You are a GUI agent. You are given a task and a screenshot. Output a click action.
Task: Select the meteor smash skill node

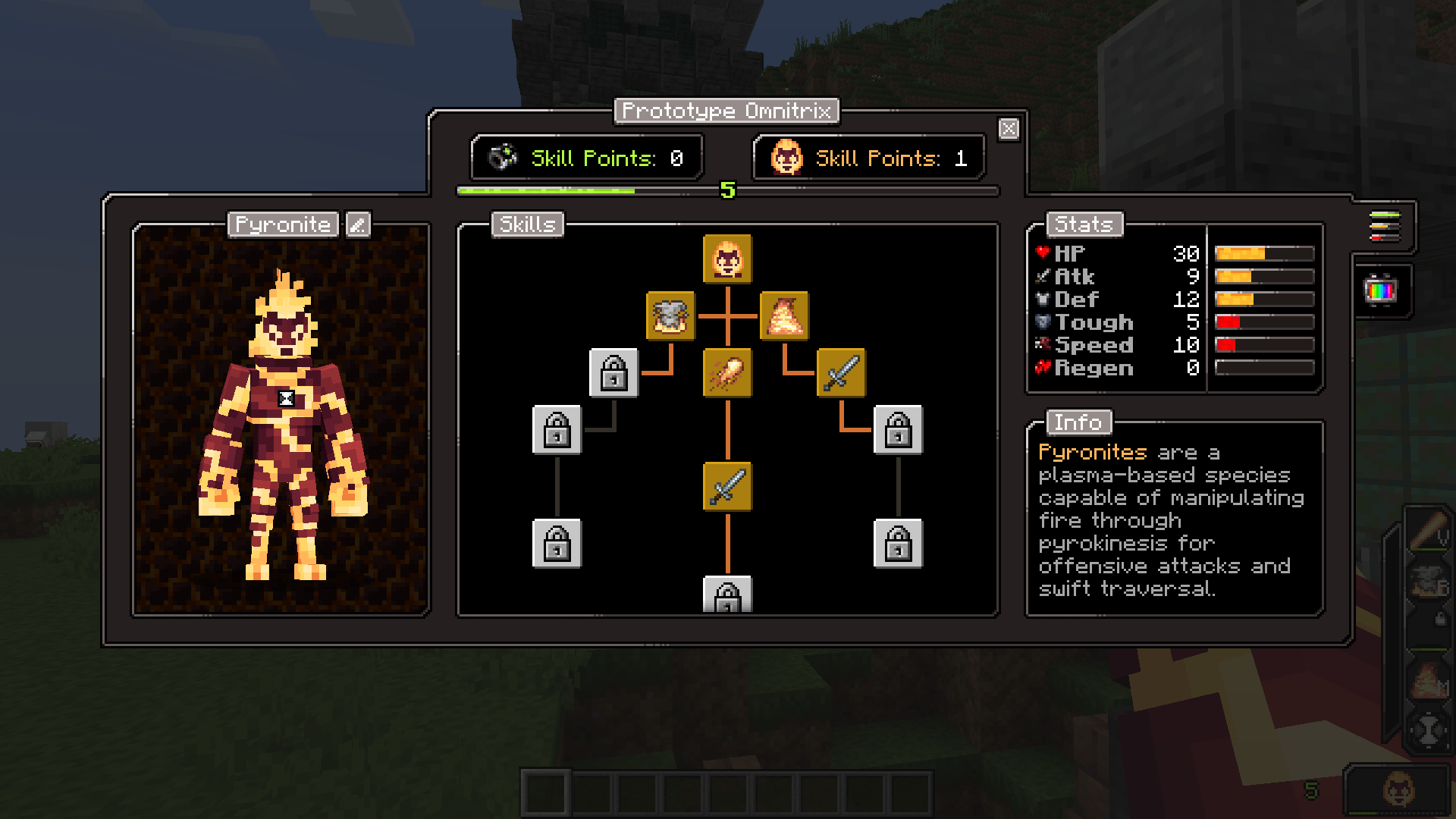(669, 317)
